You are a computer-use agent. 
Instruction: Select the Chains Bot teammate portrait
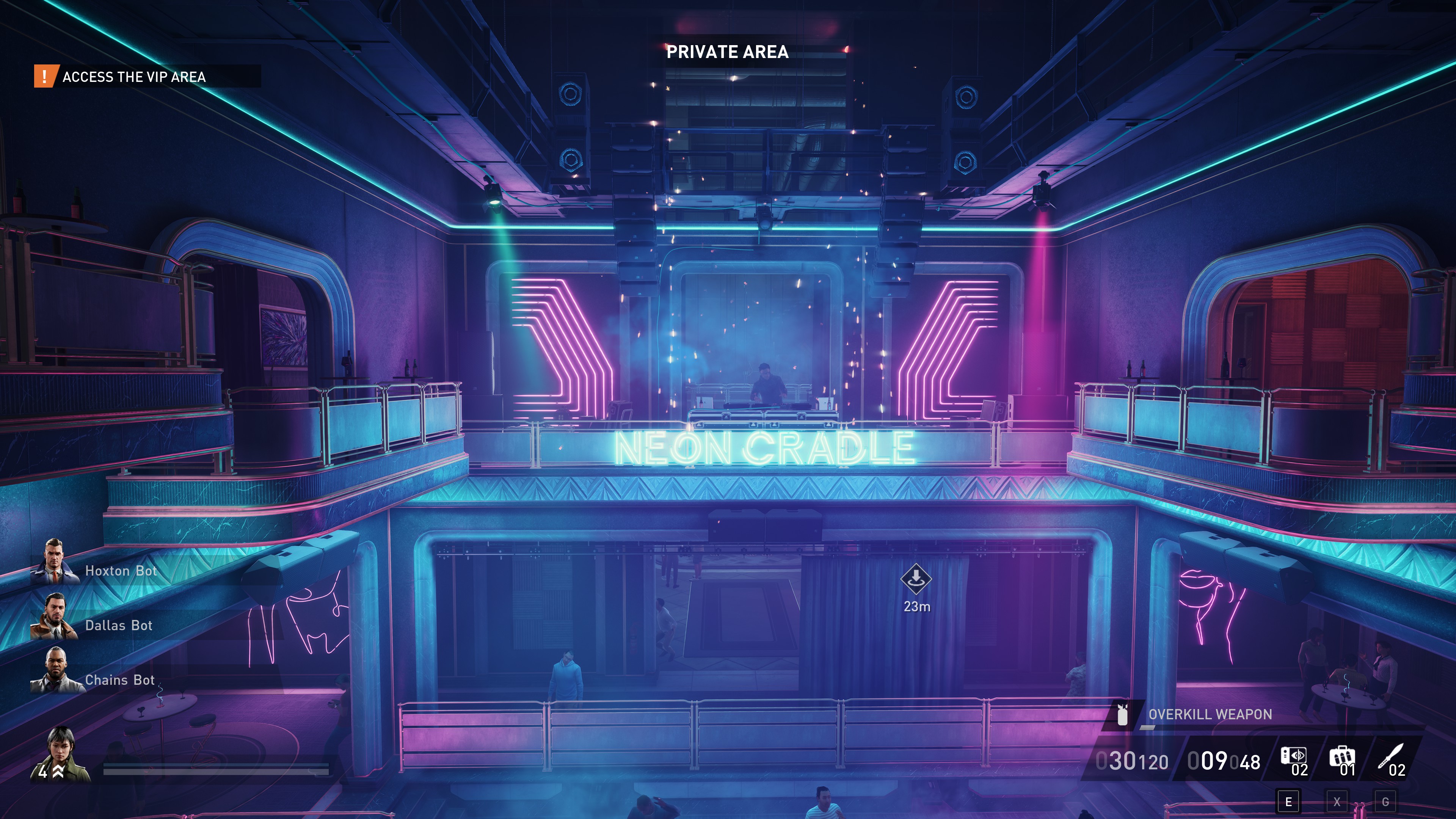pyautogui.click(x=54, y=671)
